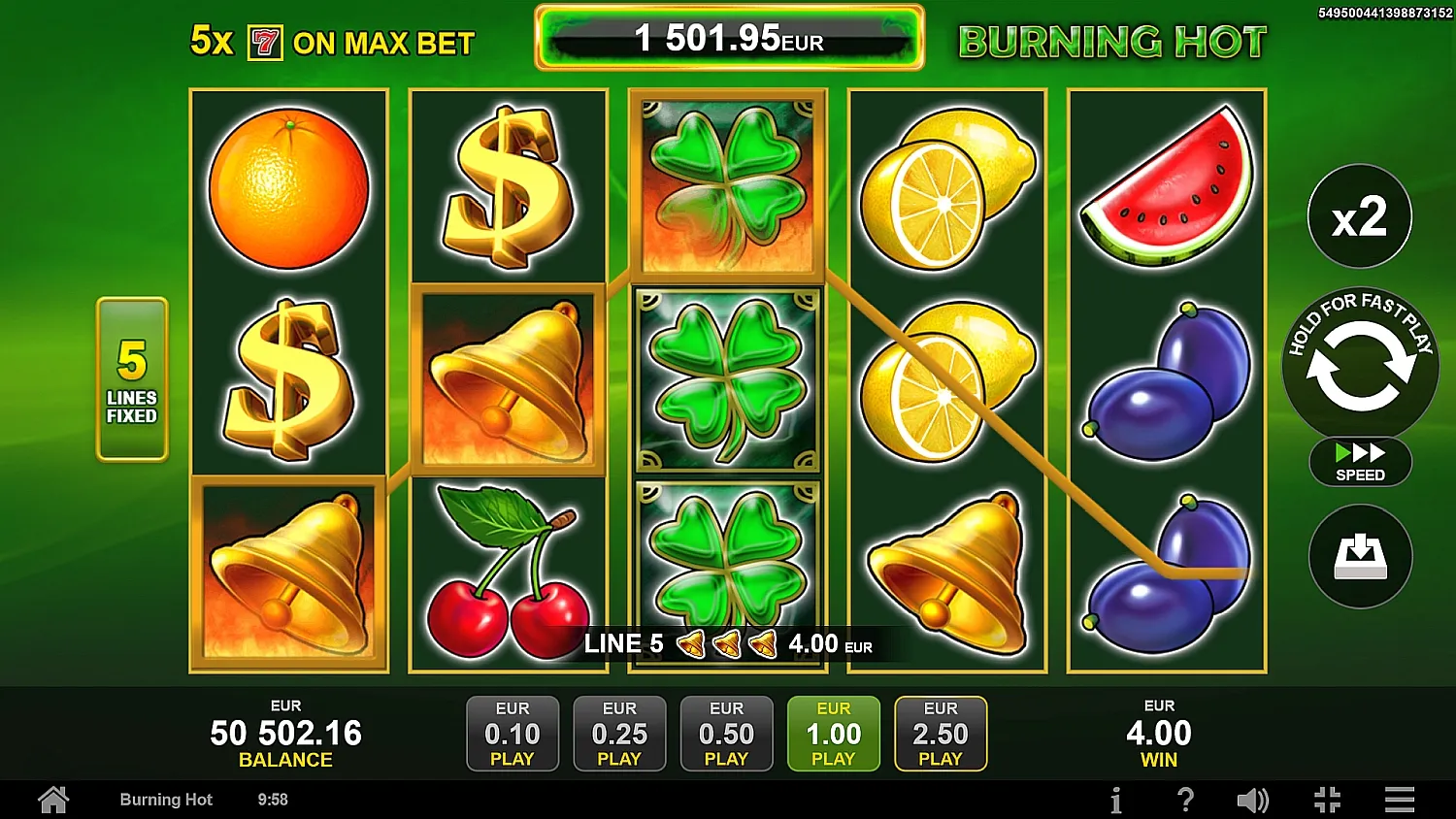Place the max EUR 2.50 bet
This screenshot has height=819, width=1456.
[940, 734]
